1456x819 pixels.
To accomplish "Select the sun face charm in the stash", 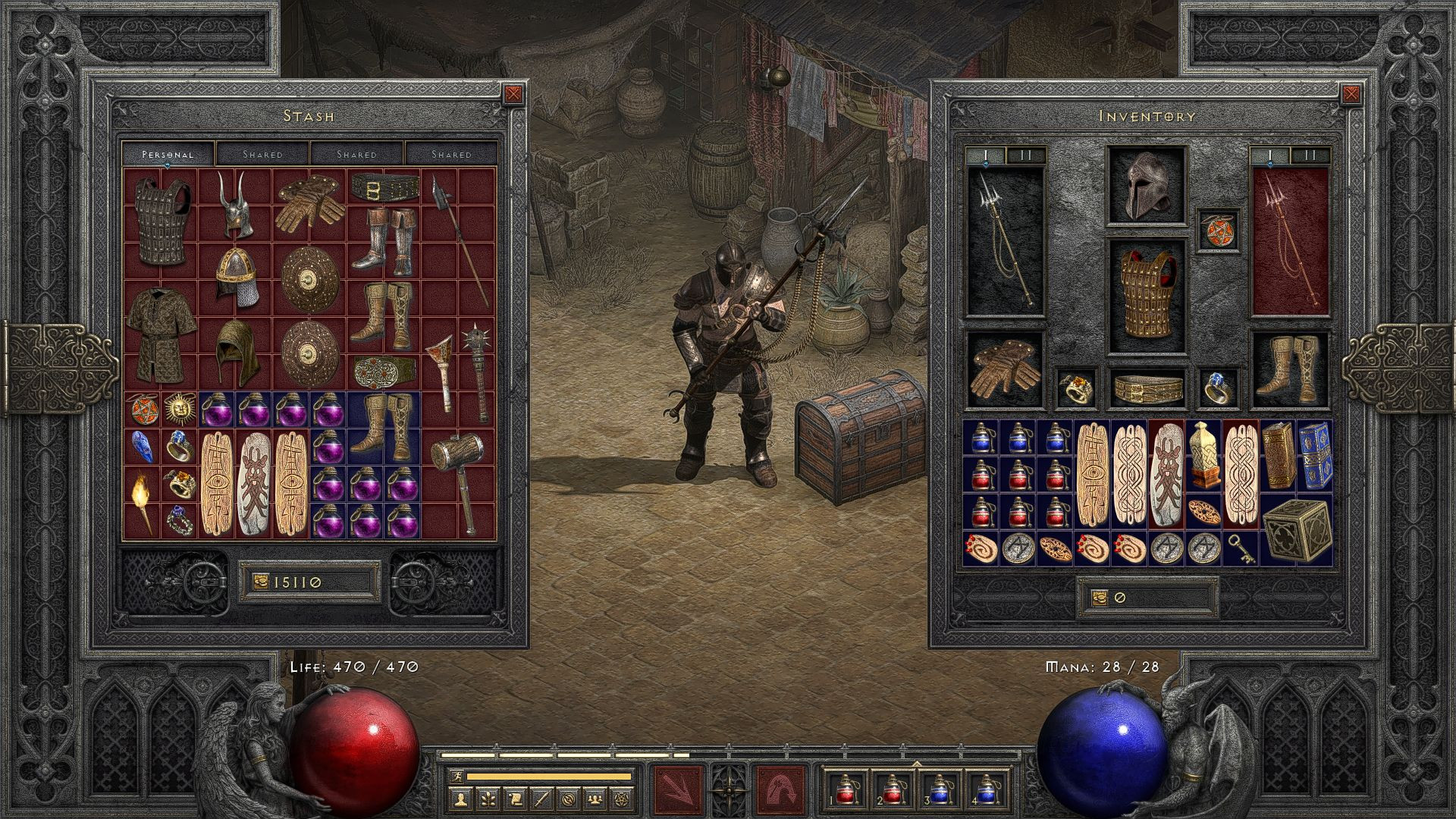I will point(179,409).
